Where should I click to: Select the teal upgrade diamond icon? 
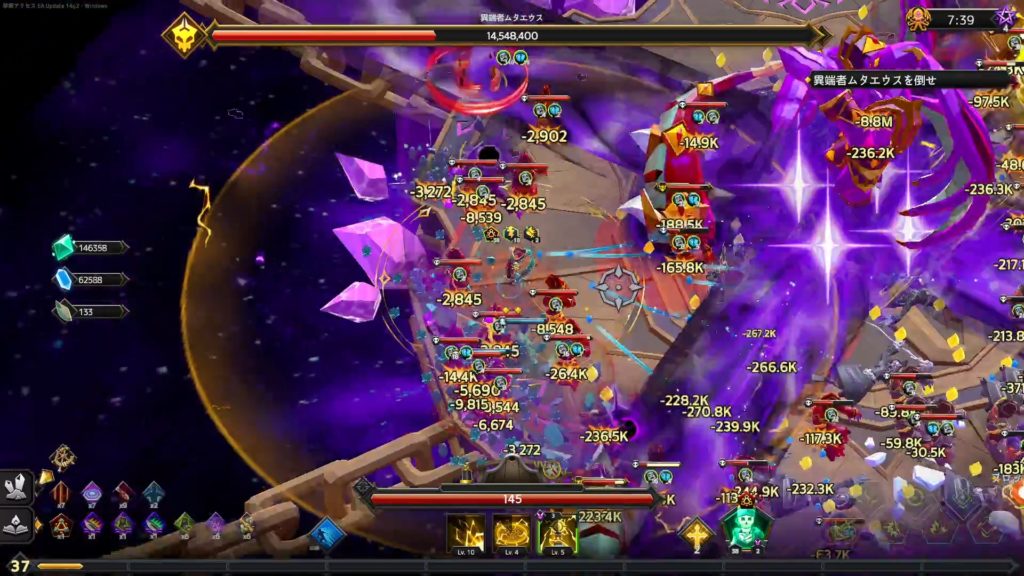pyautogui.click(x=153, y=492)
